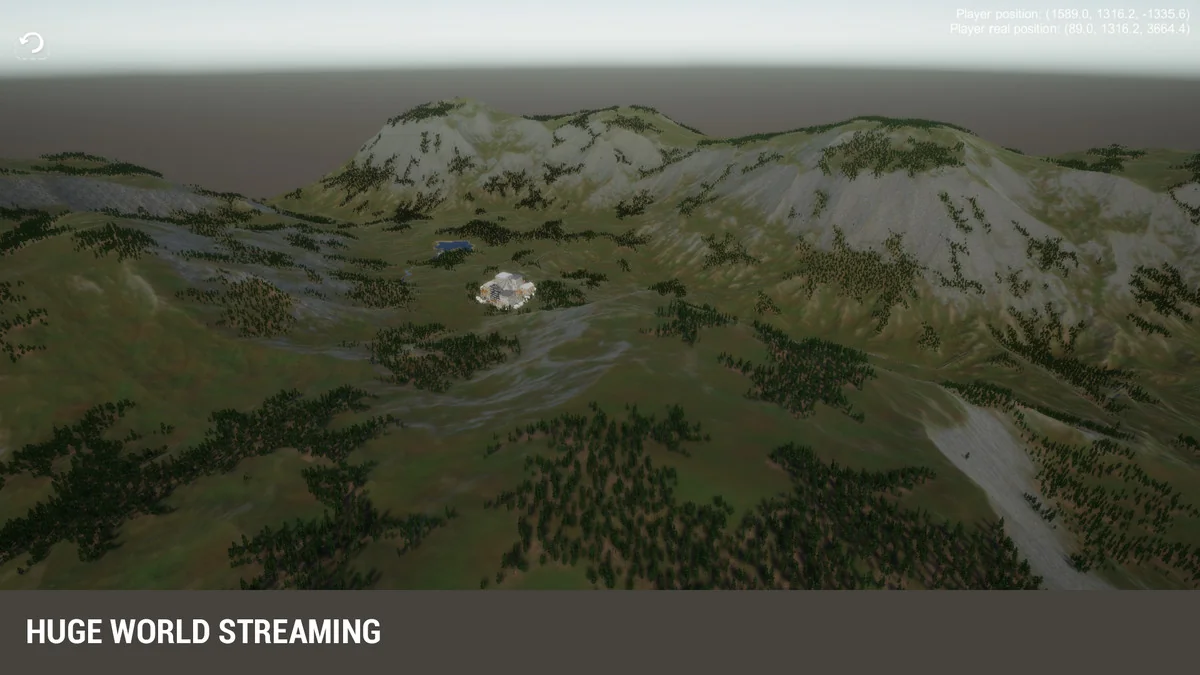
Task: Click the circular reset arrow icon
Action: (32, 44)
